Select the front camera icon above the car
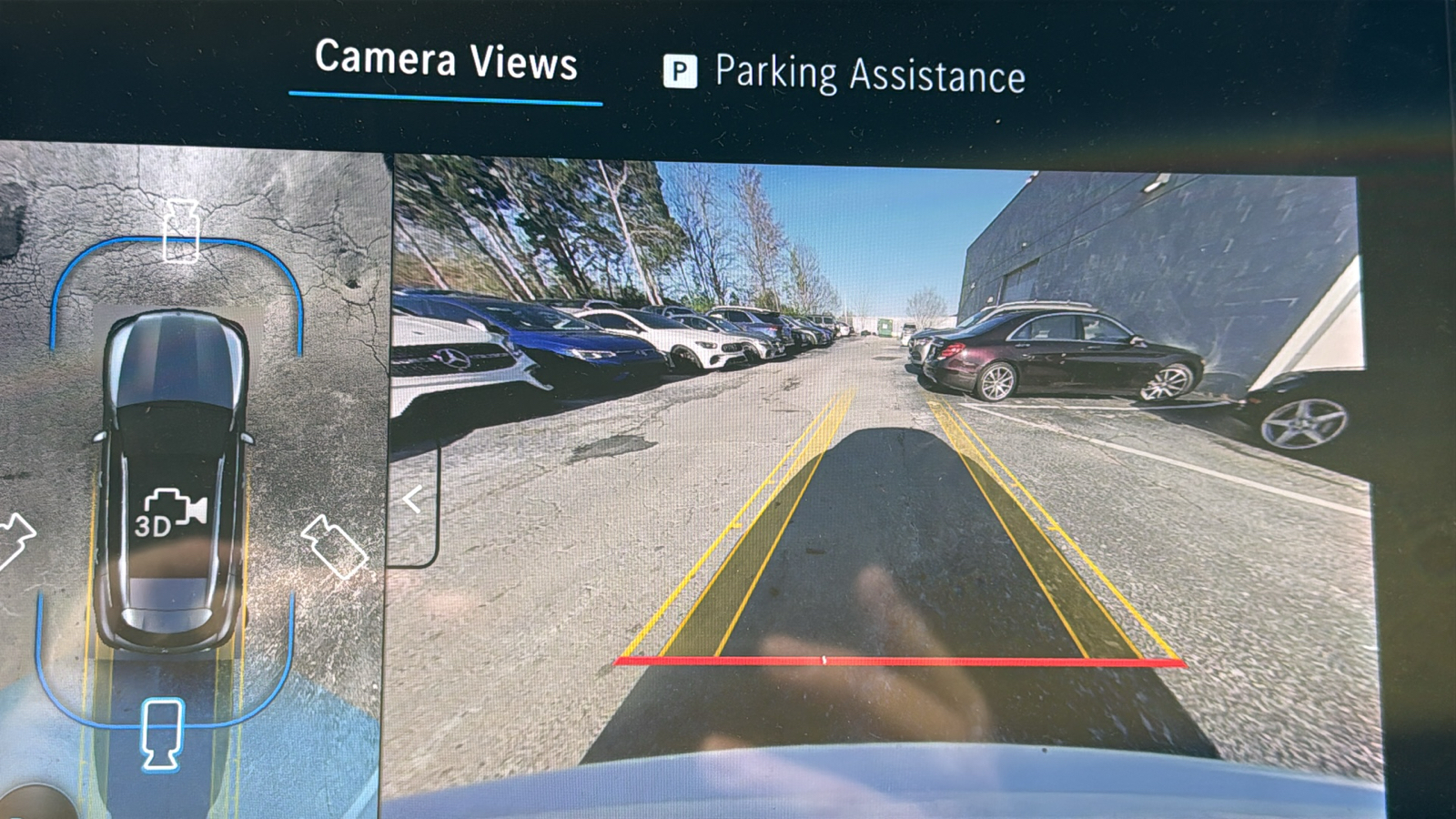The width and height of the screenshot is (1456, 819). pyautogui.click(x=181, y=231)
